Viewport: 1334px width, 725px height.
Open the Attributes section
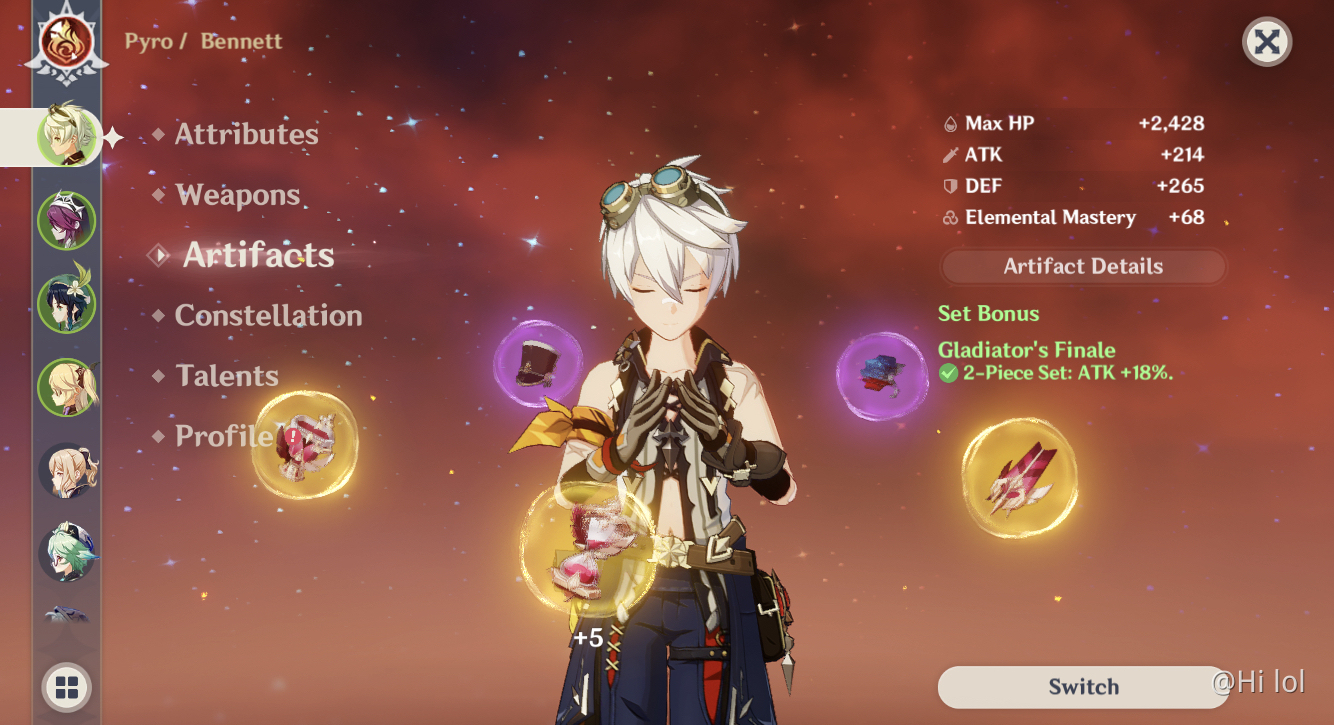click(x=246, y=135)
